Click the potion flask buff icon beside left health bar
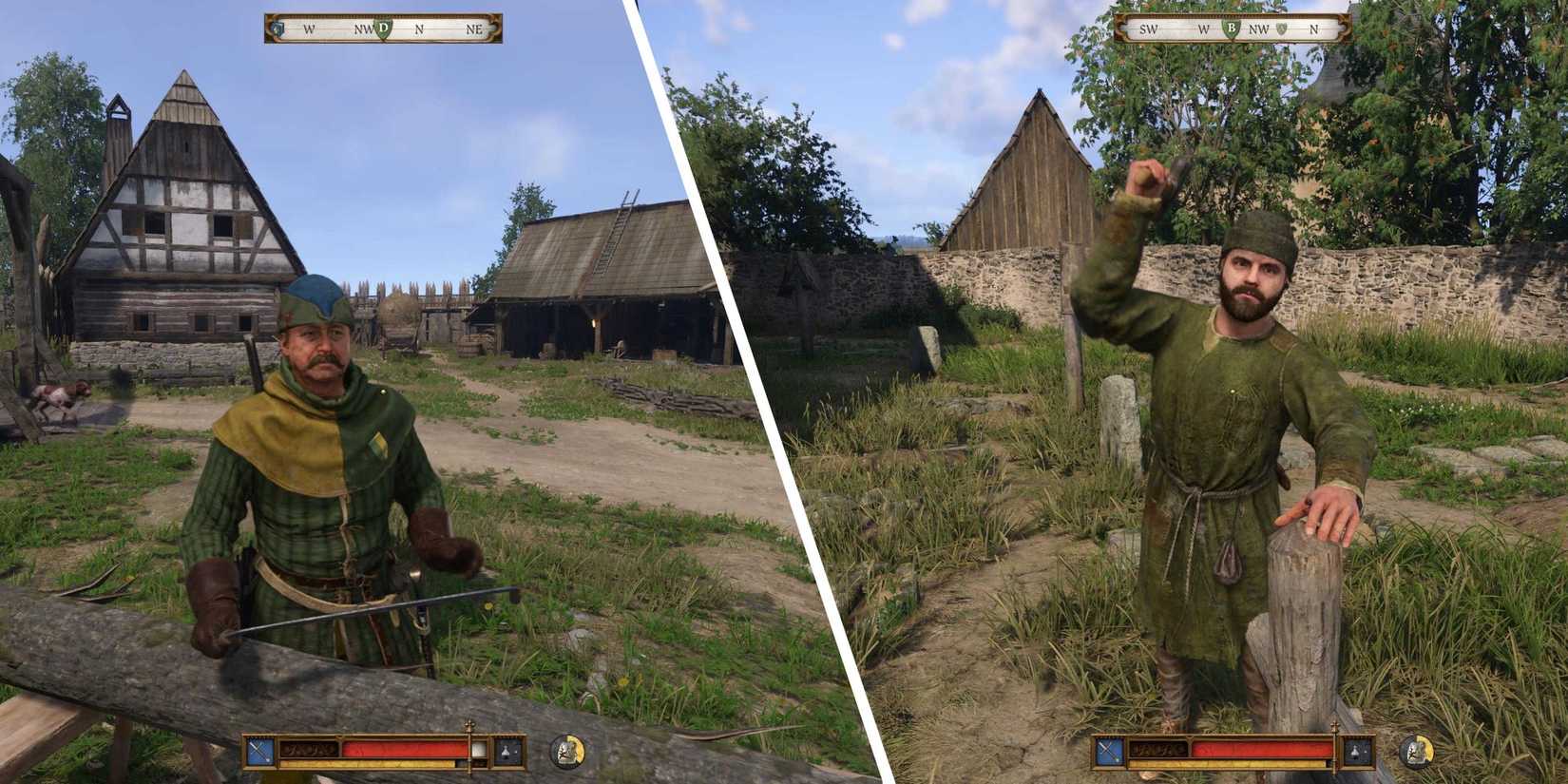 [x=506, y=751]
